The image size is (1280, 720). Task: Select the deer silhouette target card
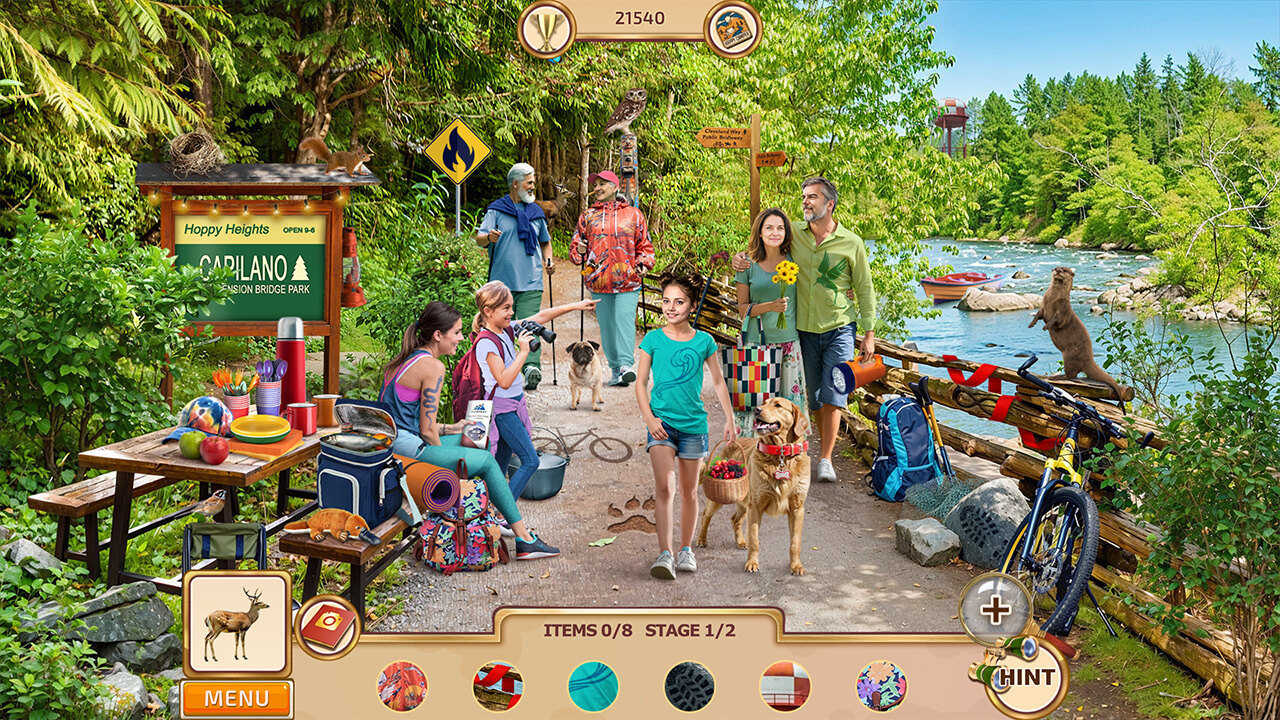pyautogui.click(x=237, y=623)
